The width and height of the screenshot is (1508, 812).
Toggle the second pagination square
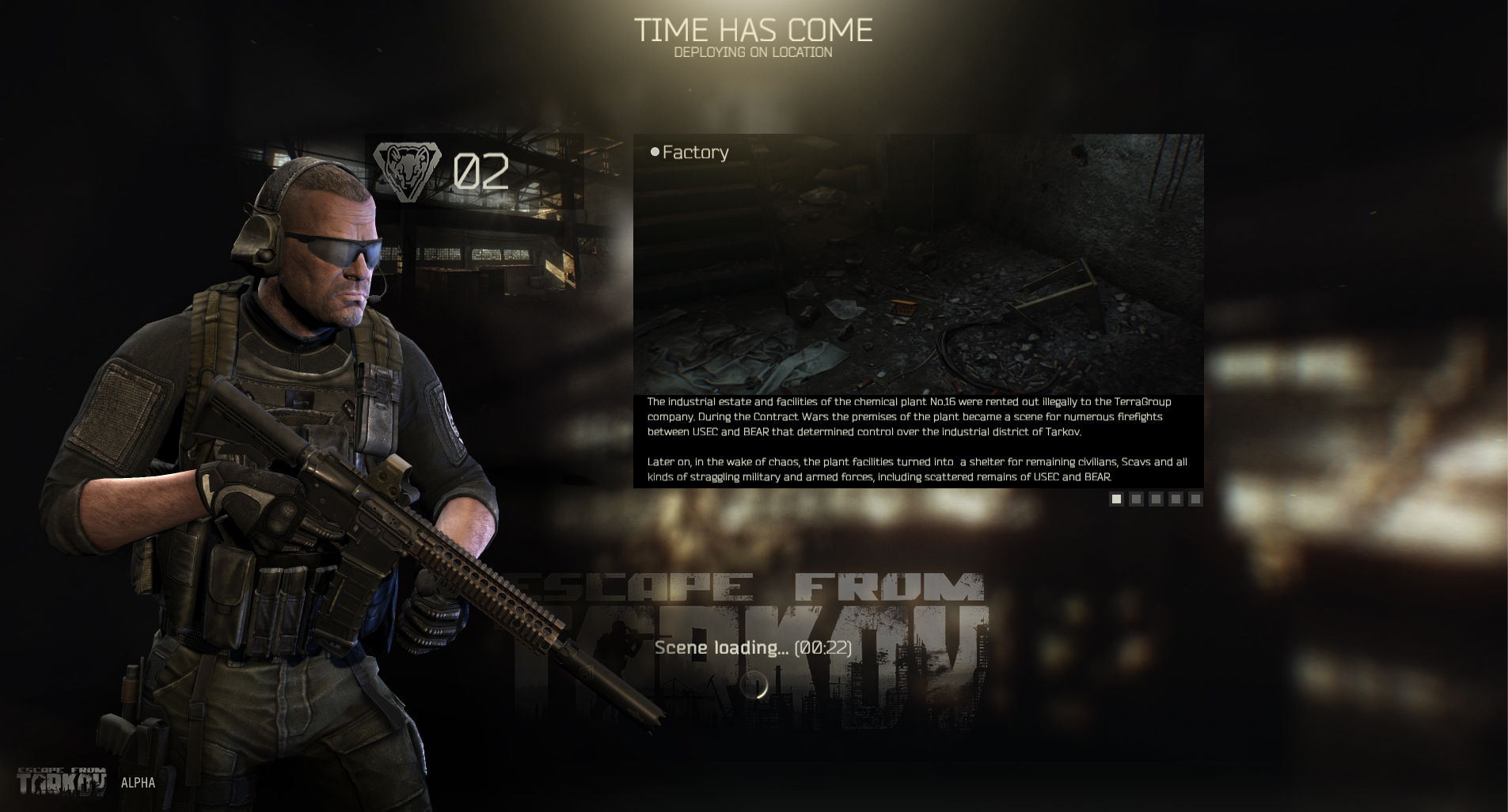[1136, 499]
